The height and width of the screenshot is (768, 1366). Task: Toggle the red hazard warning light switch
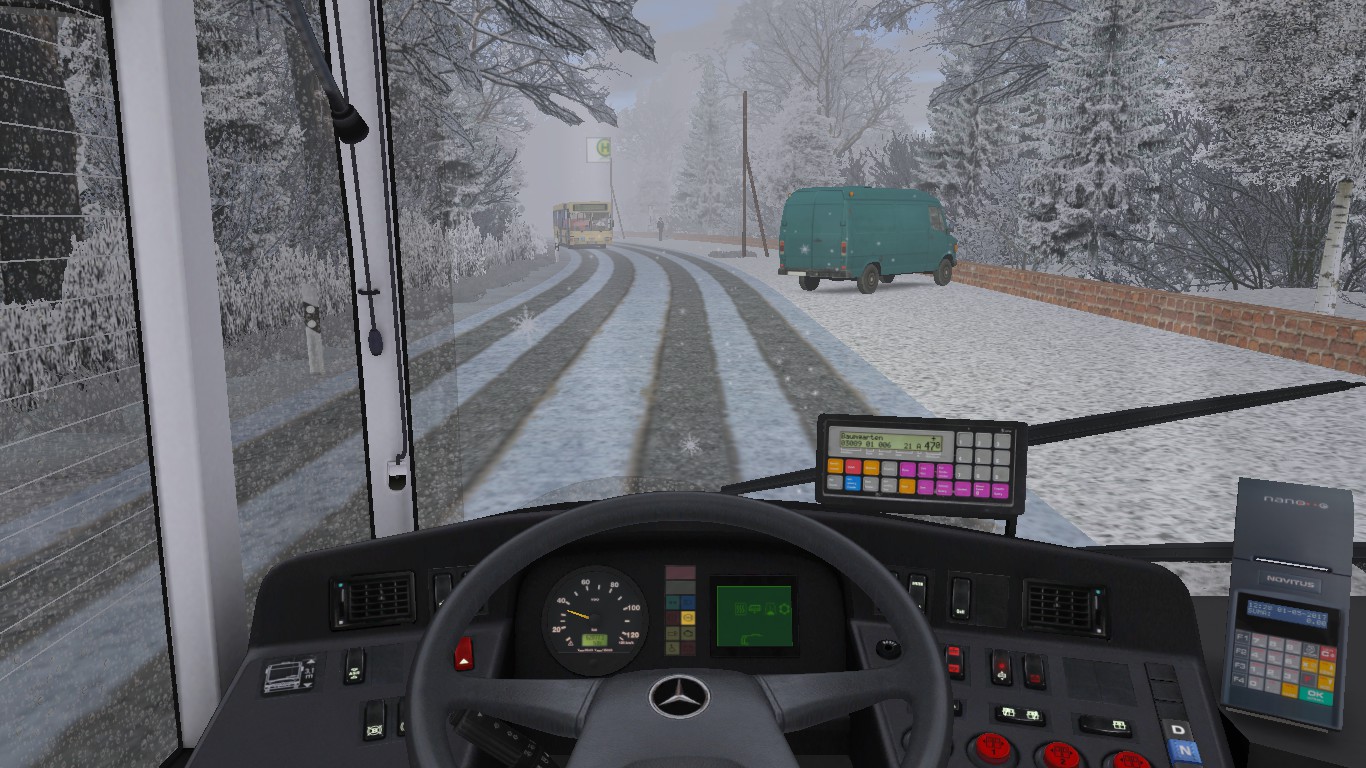464,653
